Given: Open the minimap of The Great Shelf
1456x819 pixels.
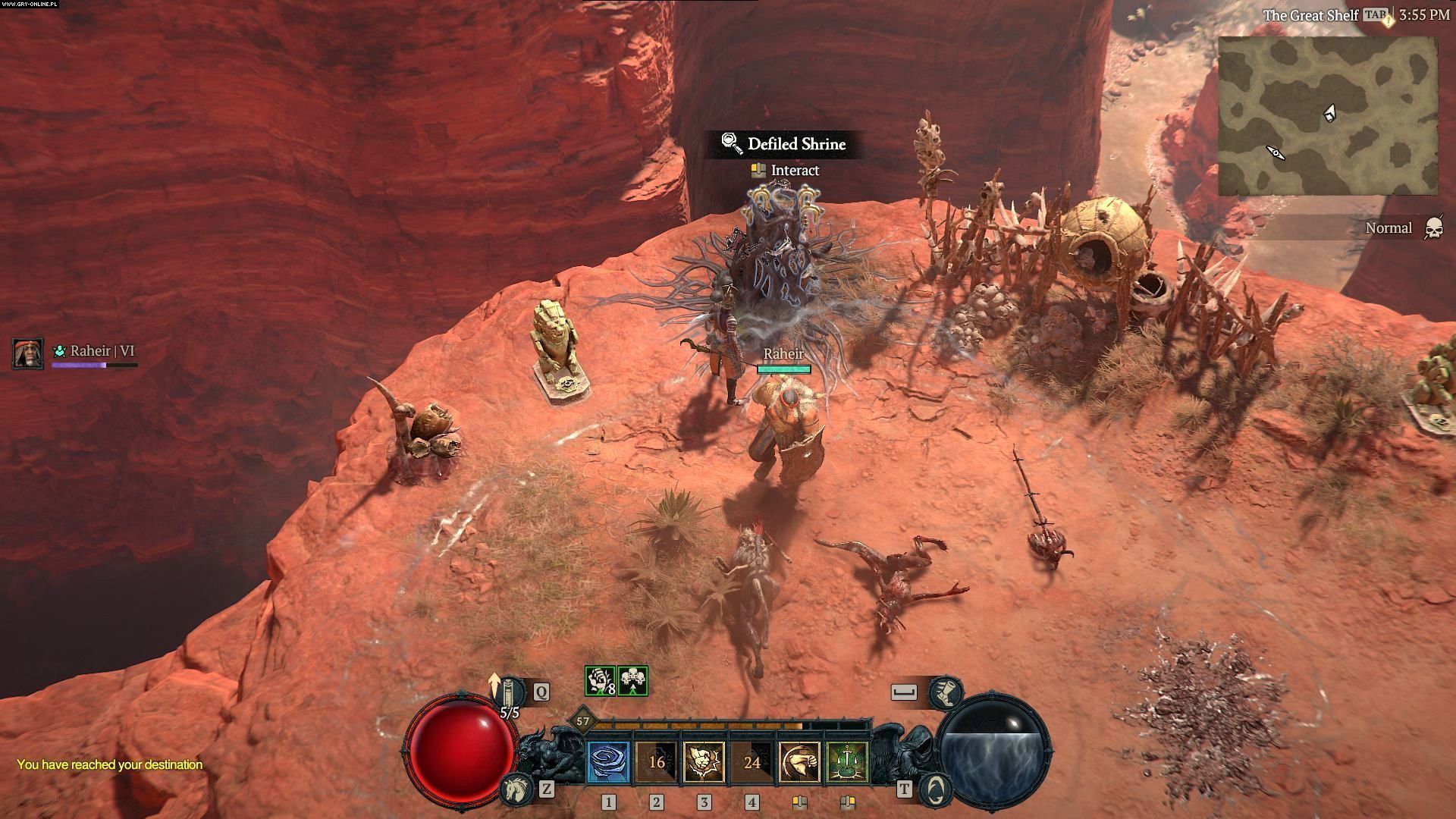Looking at the screenshot, I should click(x=1327, y=115).
